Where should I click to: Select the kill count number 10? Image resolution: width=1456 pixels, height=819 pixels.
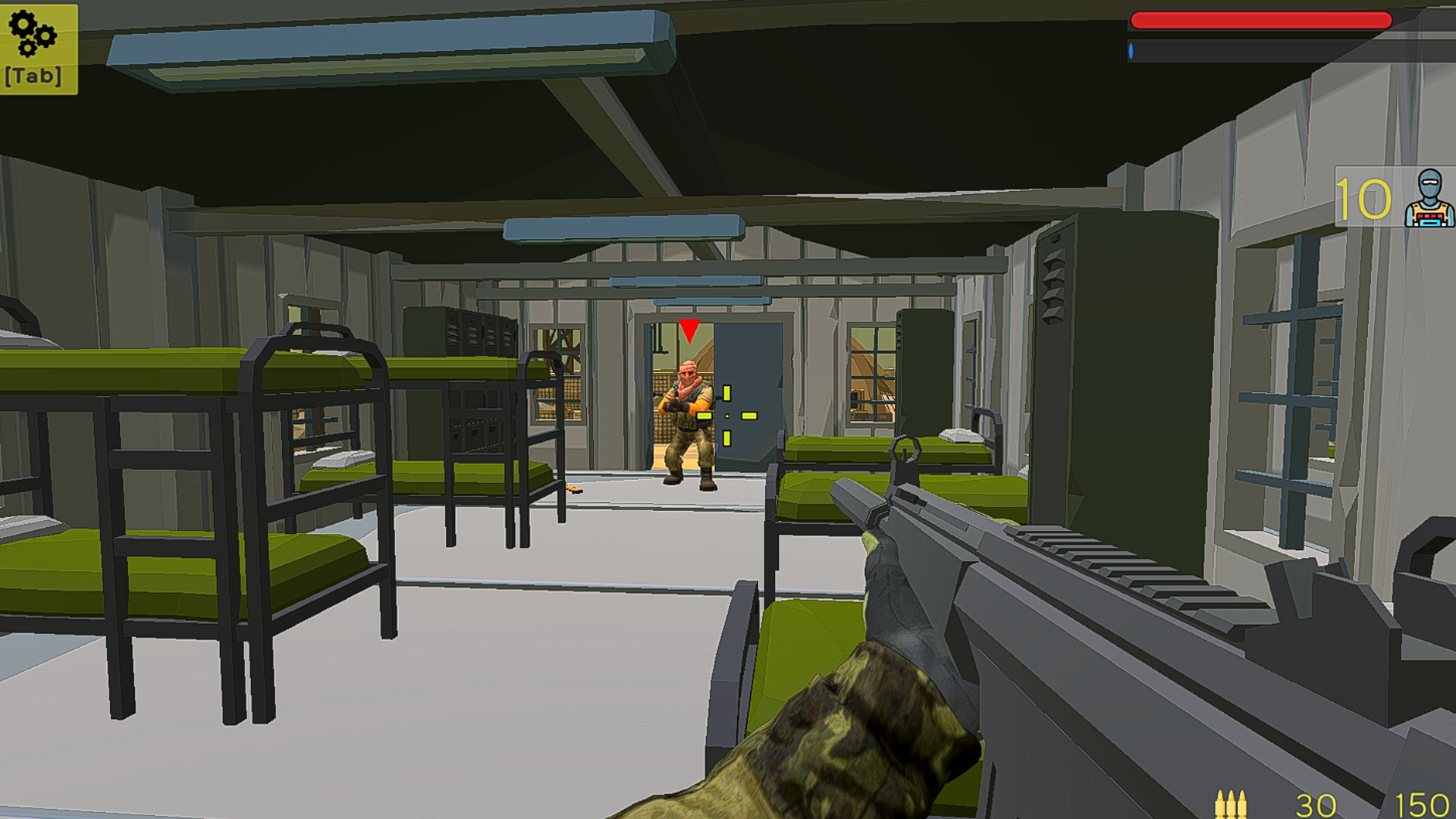pyautogui.click(x=1365, y=199)
